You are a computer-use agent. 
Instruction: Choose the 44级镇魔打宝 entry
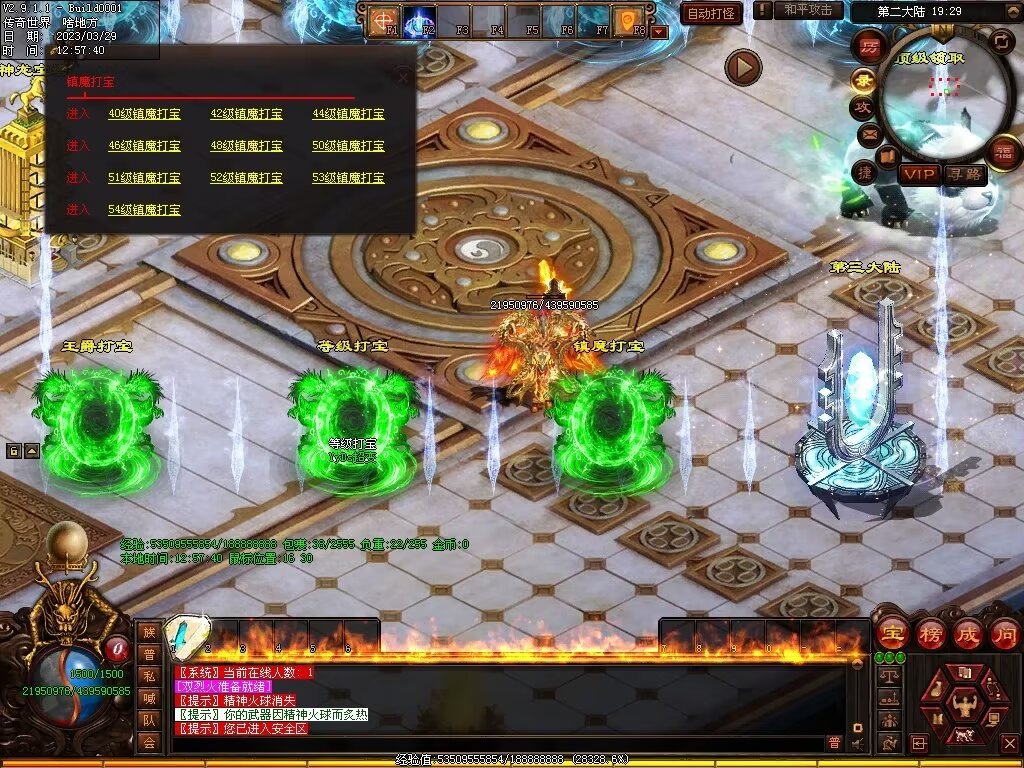click(348, 114)
